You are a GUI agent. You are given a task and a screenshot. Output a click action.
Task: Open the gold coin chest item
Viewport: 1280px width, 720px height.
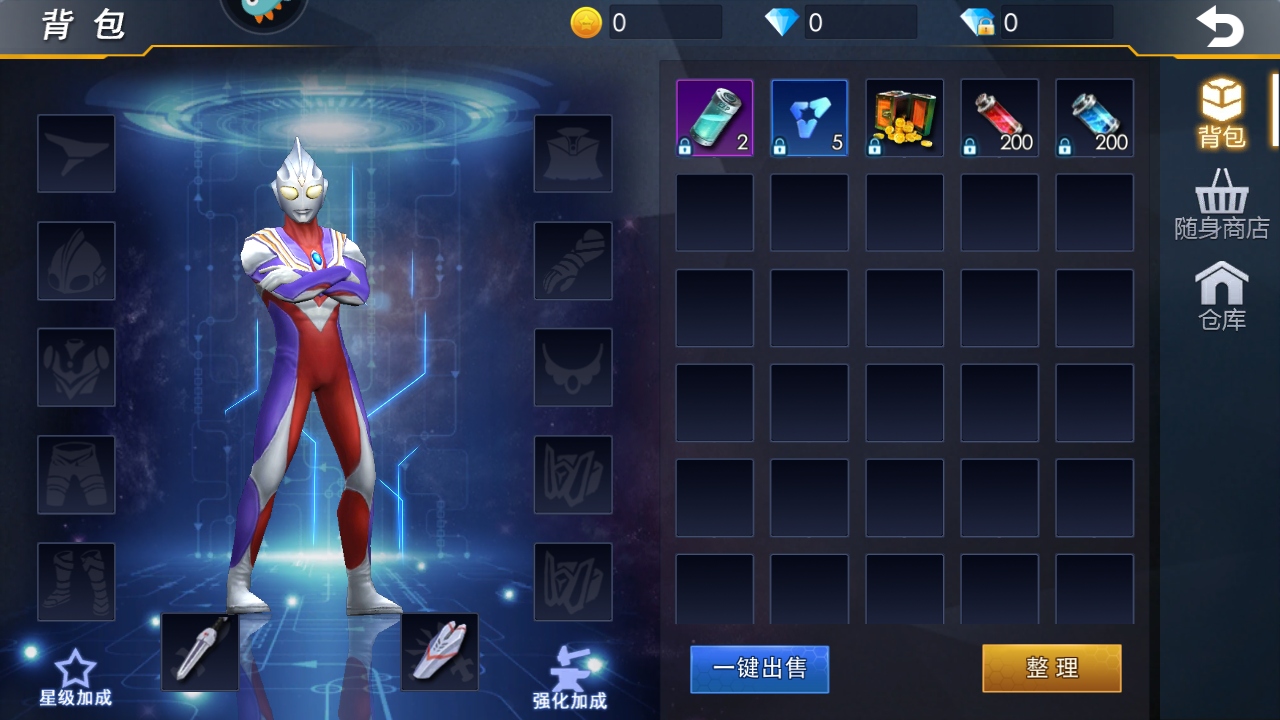point(904,117)
